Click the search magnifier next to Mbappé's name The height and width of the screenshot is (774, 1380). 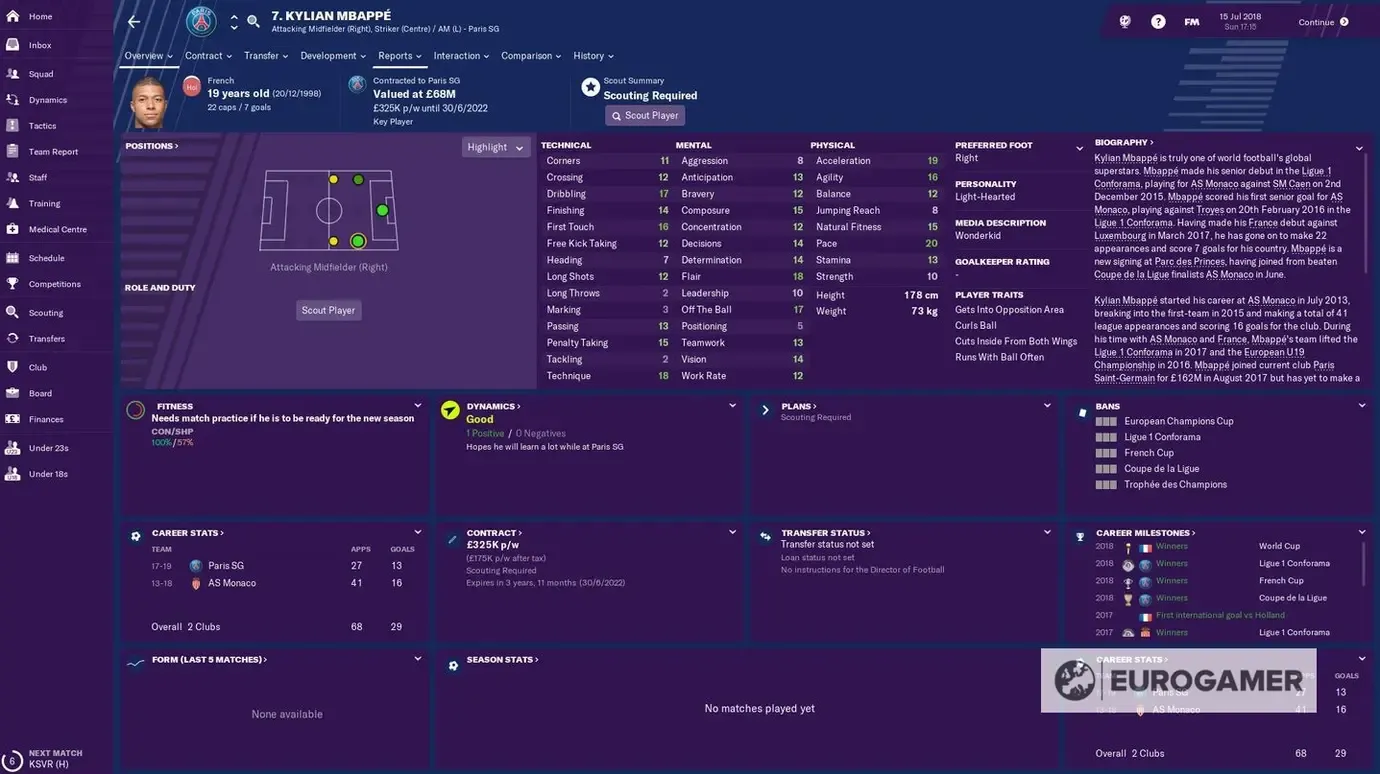point(252,22)
